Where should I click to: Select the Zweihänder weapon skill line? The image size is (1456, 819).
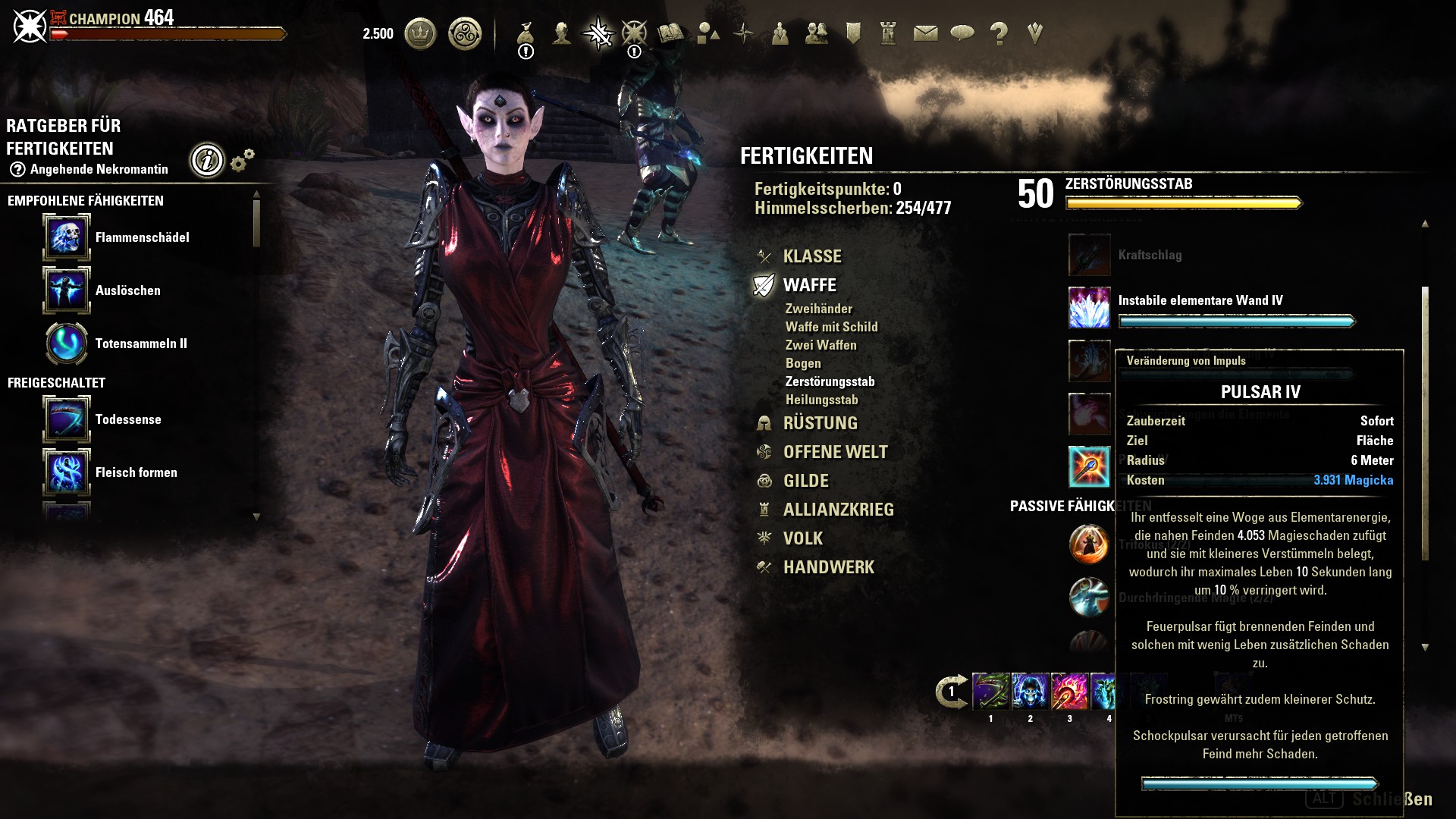click(x=818, y=309)
